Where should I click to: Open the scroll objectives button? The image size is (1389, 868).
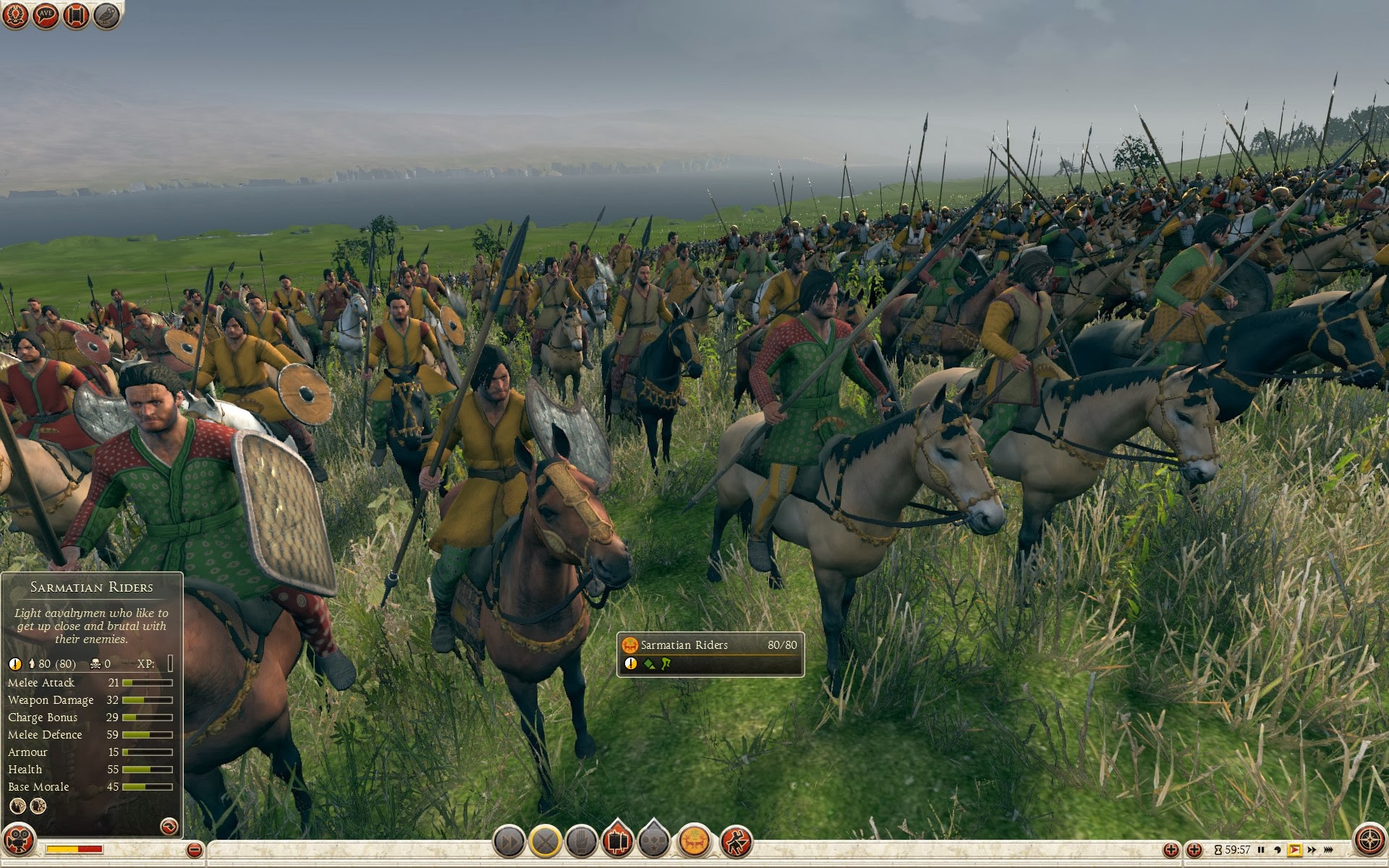76,16
